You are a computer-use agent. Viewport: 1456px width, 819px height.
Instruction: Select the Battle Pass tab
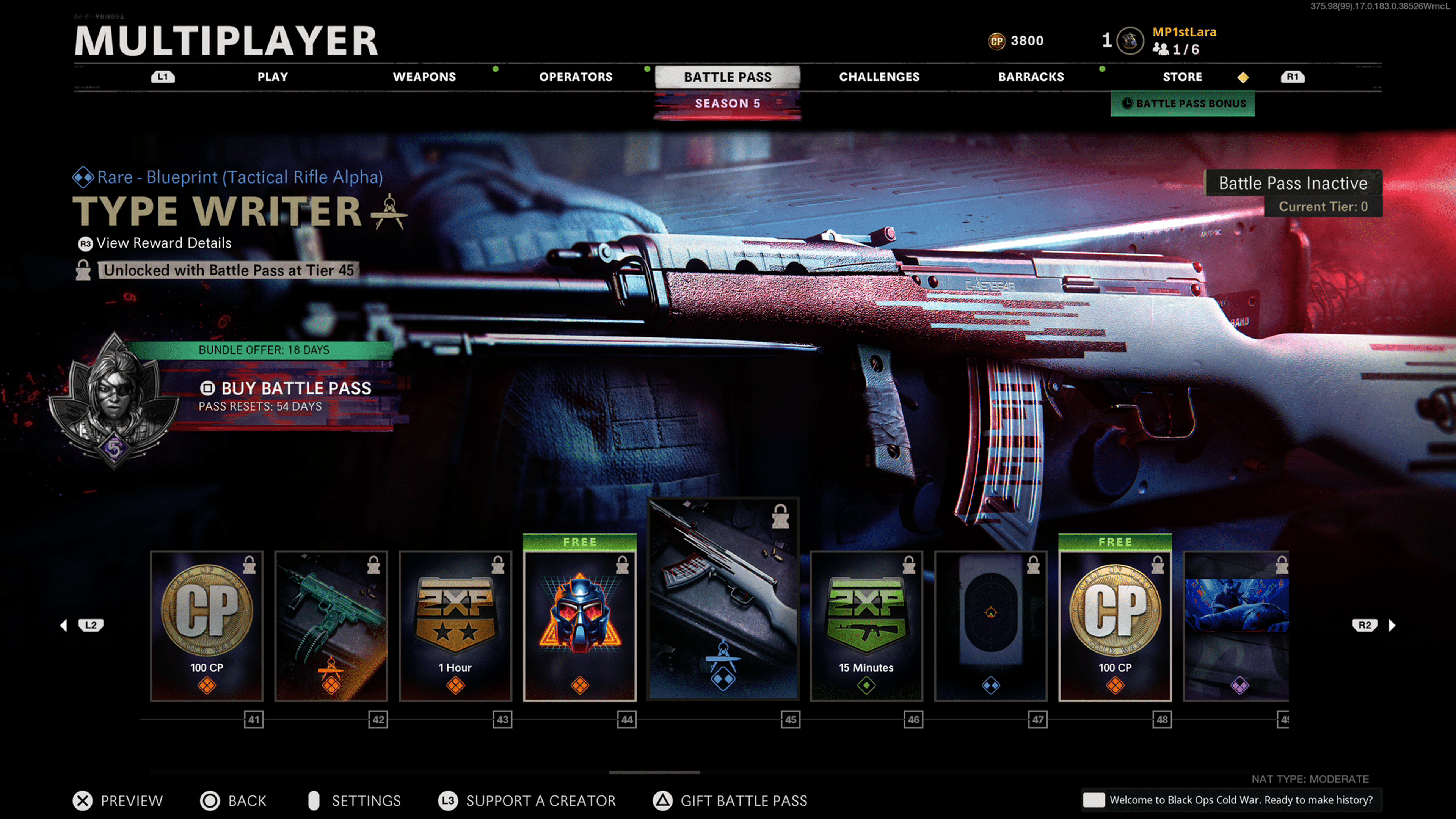pos(728,77)
